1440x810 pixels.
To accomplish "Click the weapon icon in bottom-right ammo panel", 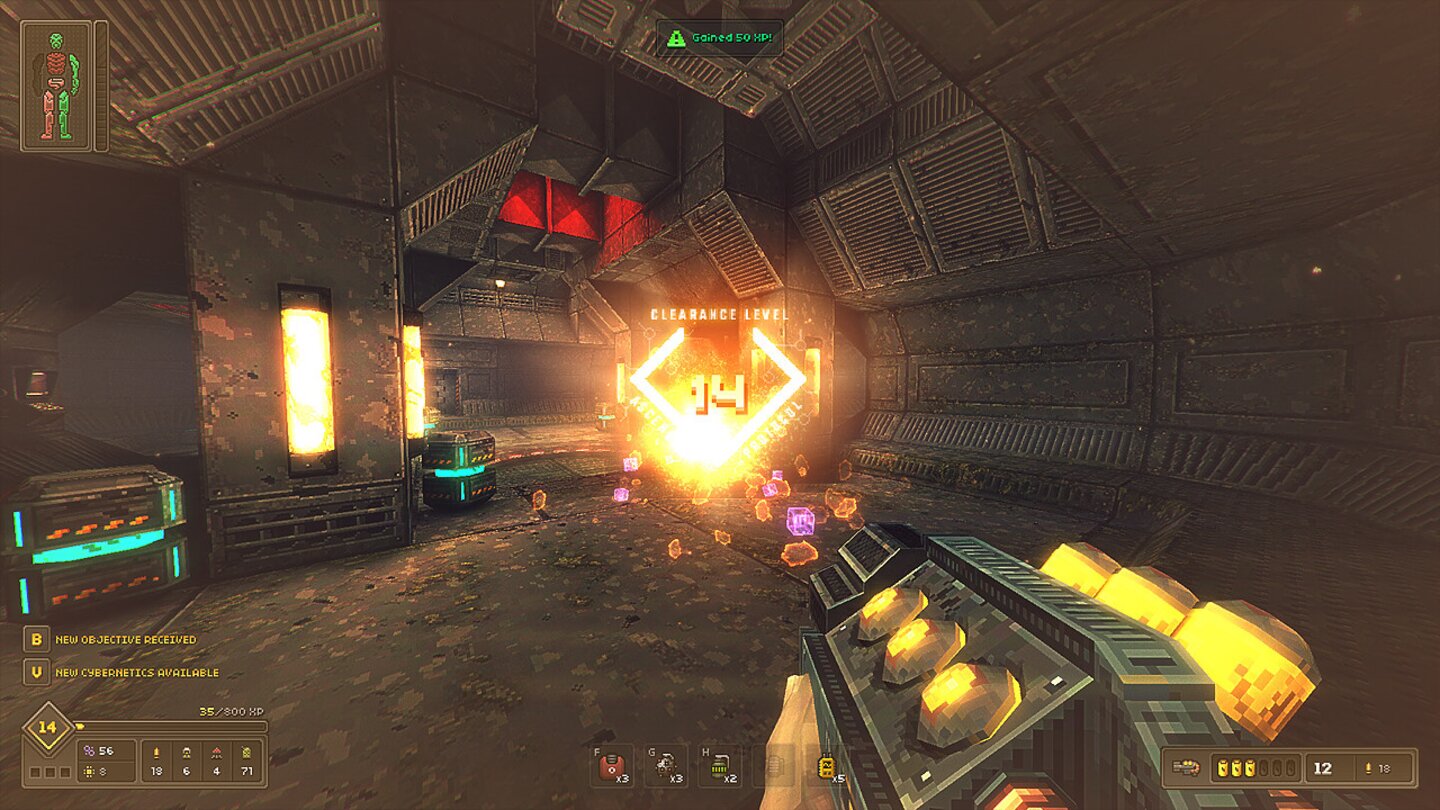I will [x=1186, y=767].
